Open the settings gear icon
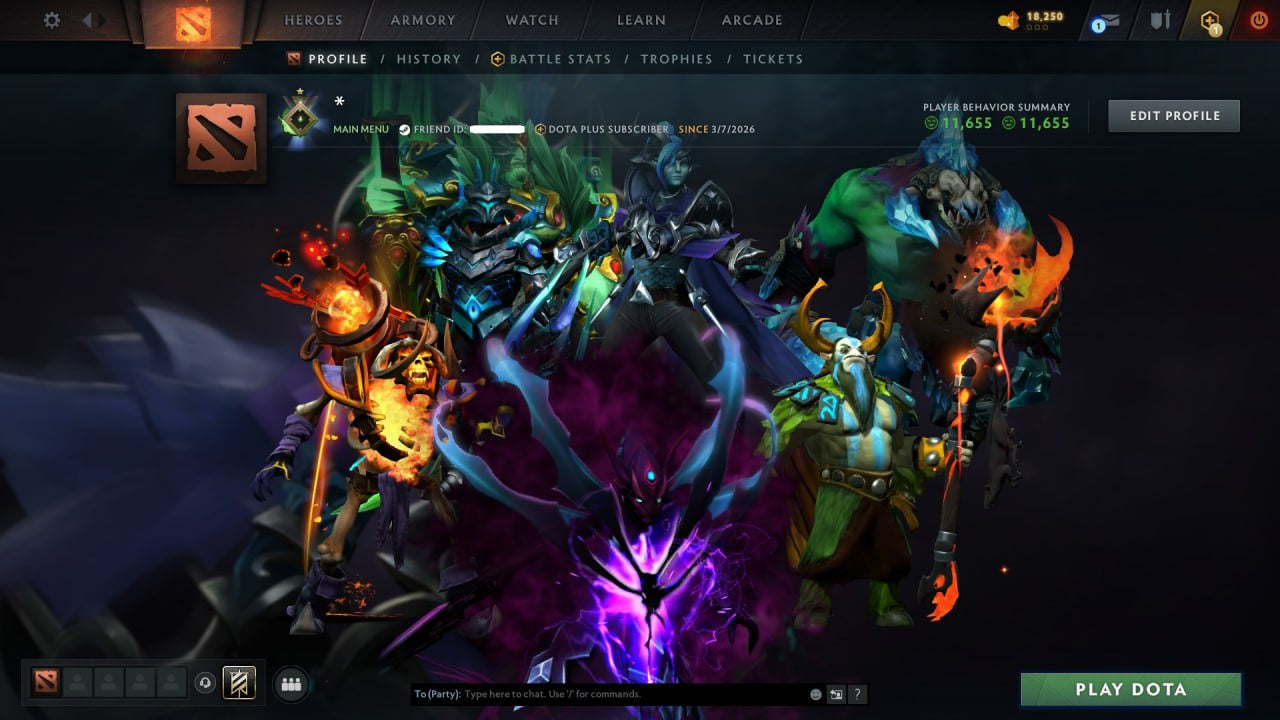1280x720 pixels. point(50,19)
